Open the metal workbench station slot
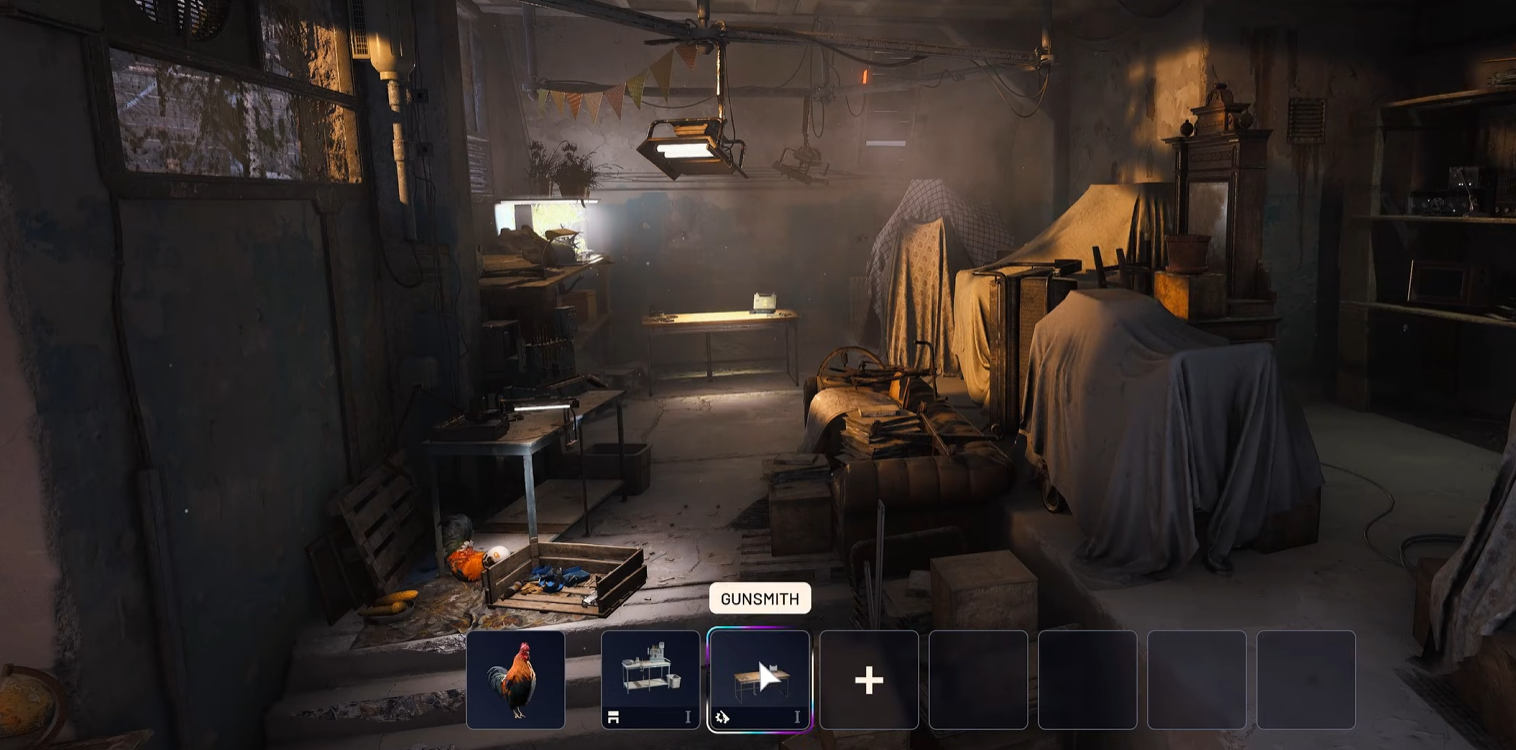This screenshot has width=1516, height=750. click(x=650, y=680)
